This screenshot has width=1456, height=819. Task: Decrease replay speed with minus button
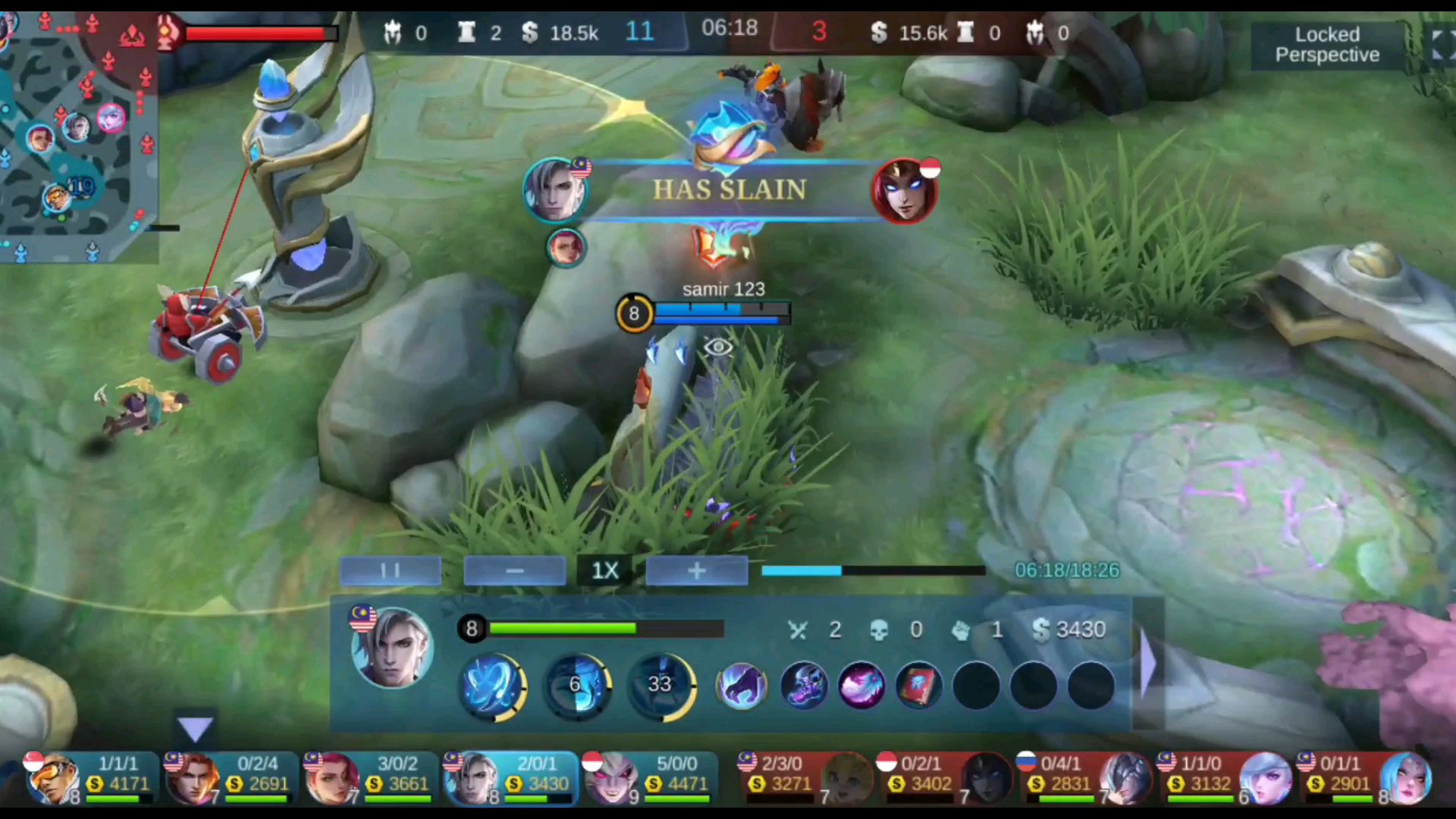[515, 570]
